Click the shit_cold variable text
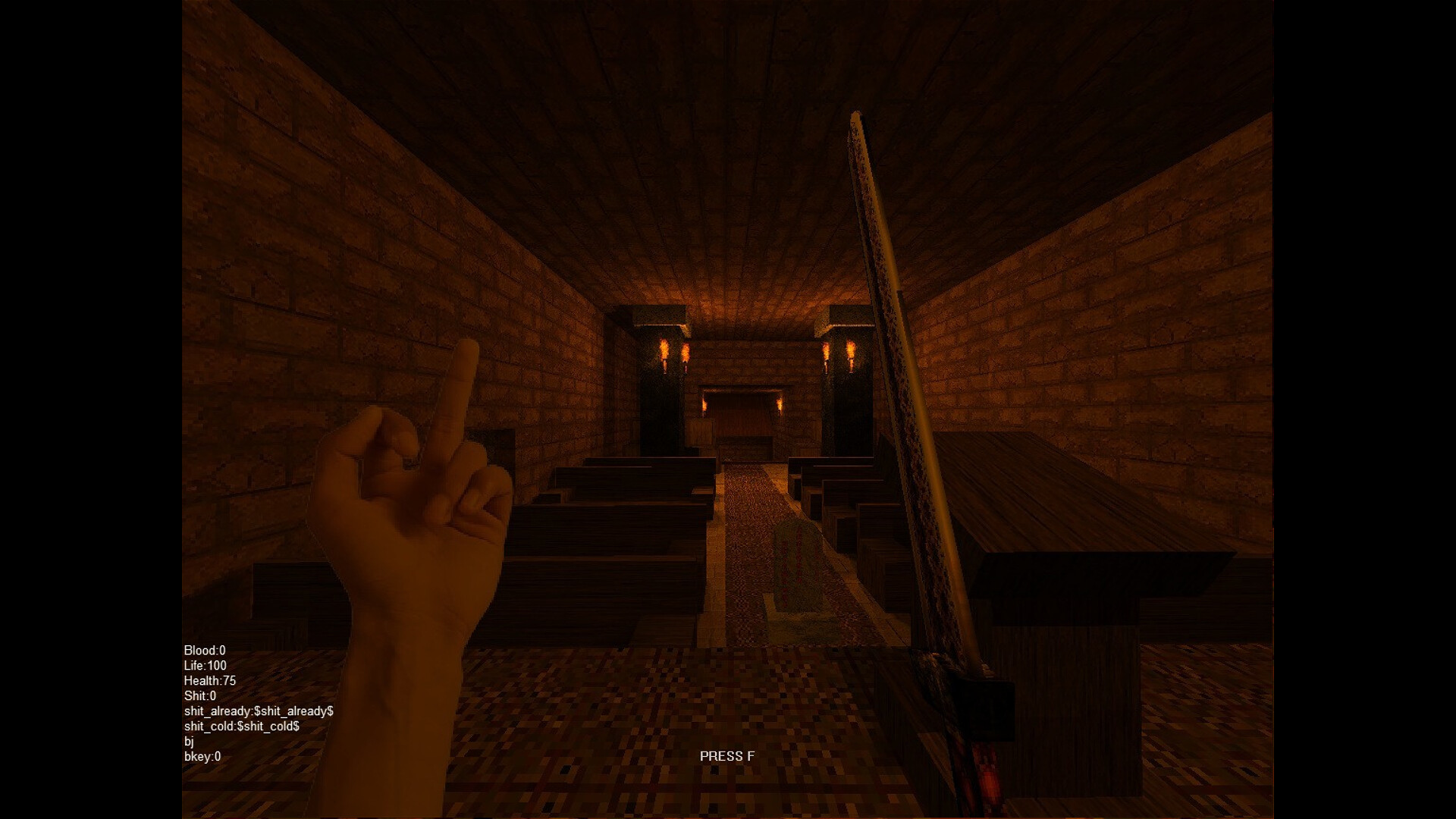Viewport: 1456px width, 819px height. (243, 726)
